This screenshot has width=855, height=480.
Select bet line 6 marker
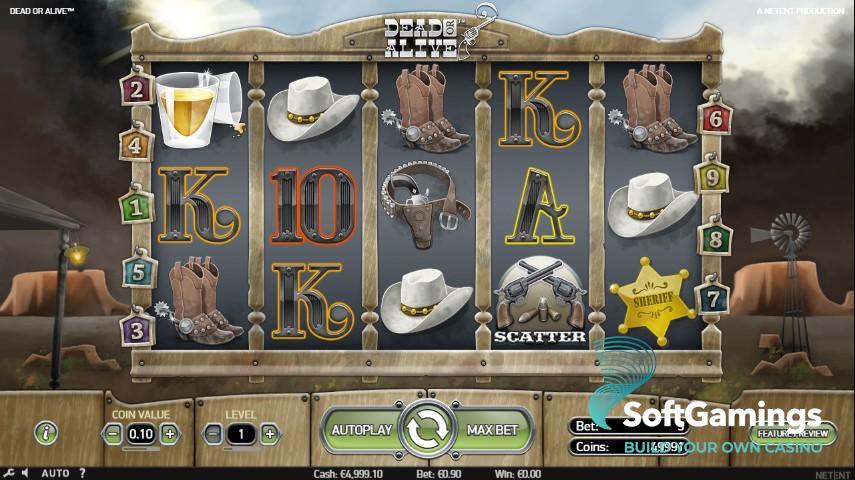(715, 117)
